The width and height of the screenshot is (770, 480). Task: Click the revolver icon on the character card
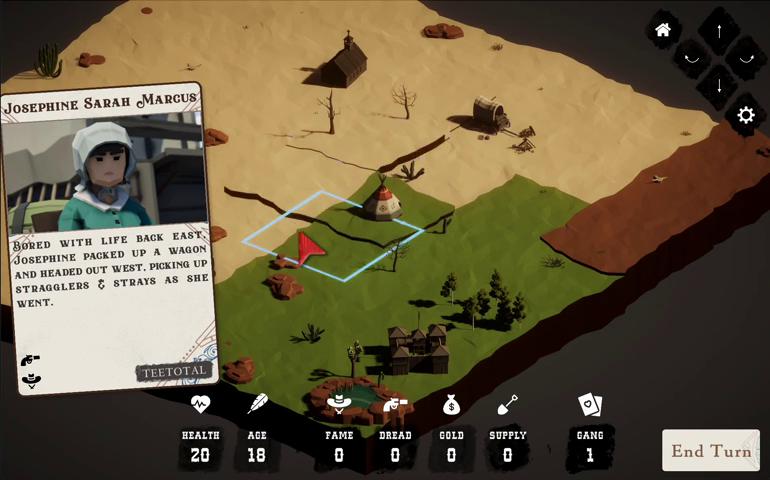(30, 359)
